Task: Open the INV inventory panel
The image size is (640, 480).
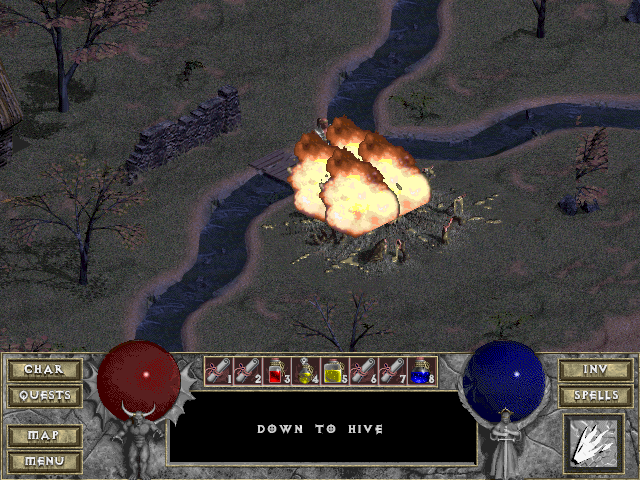Action: tap(594, 370)
